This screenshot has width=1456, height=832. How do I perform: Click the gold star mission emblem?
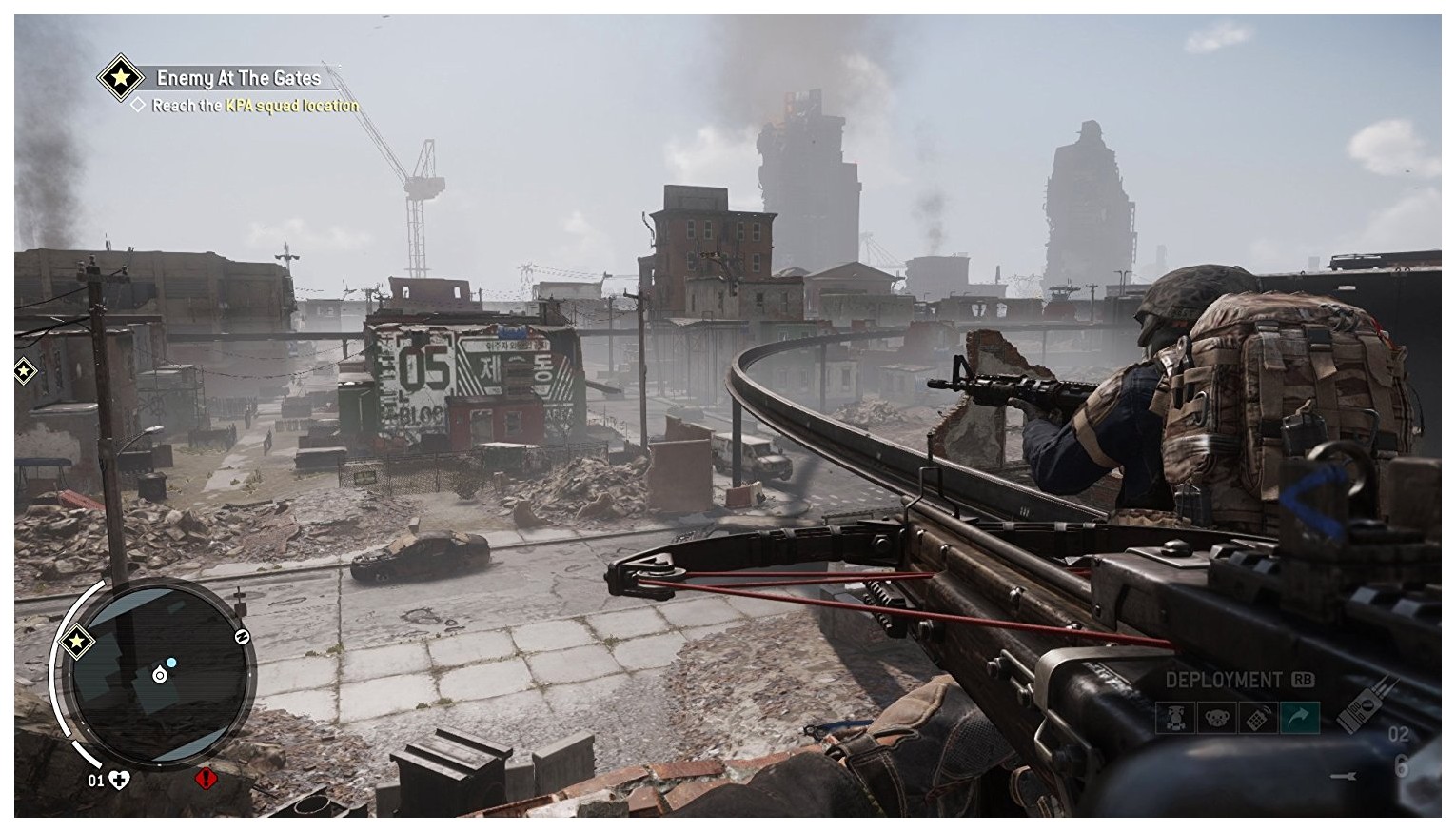pyautogui.click(x=120, y=79)
